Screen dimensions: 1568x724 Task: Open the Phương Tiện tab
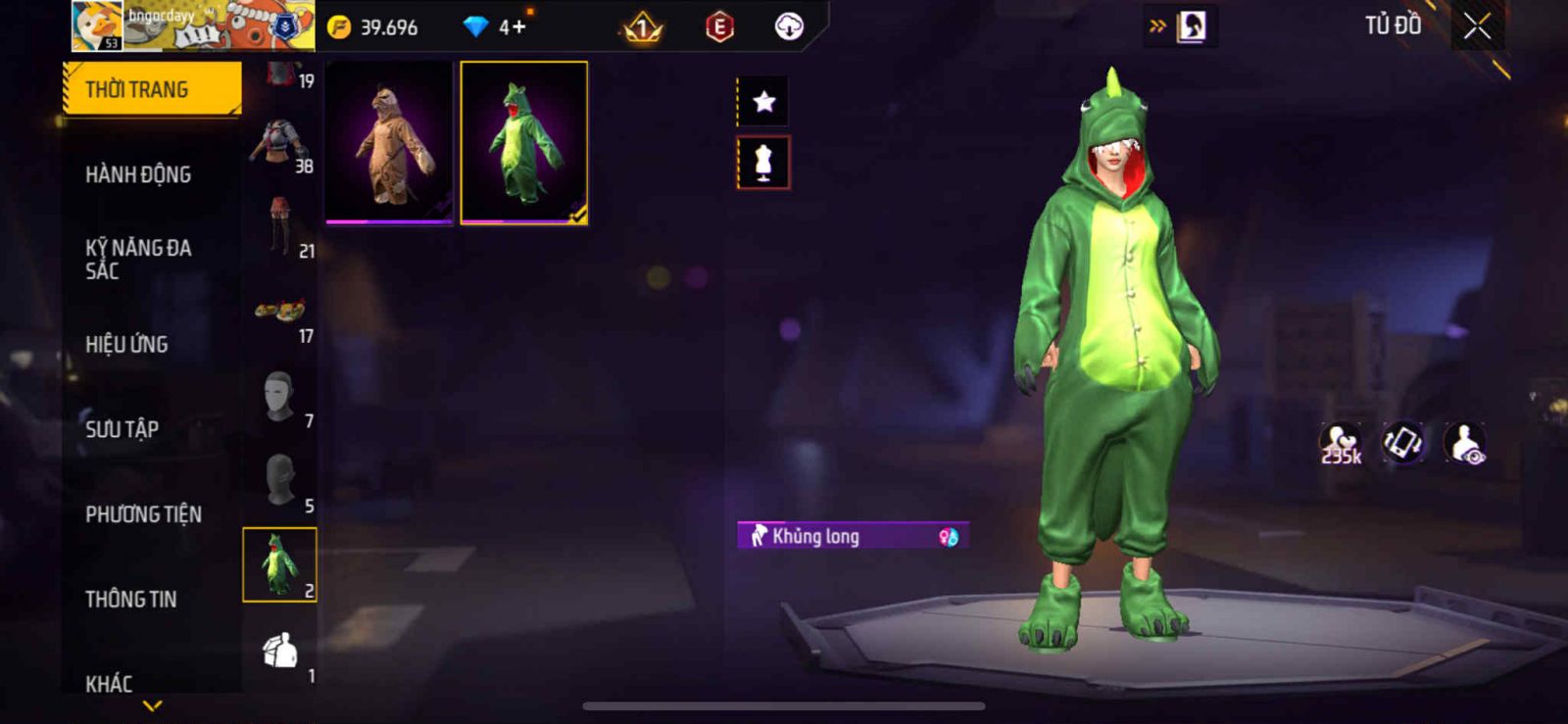pos(143,514)
